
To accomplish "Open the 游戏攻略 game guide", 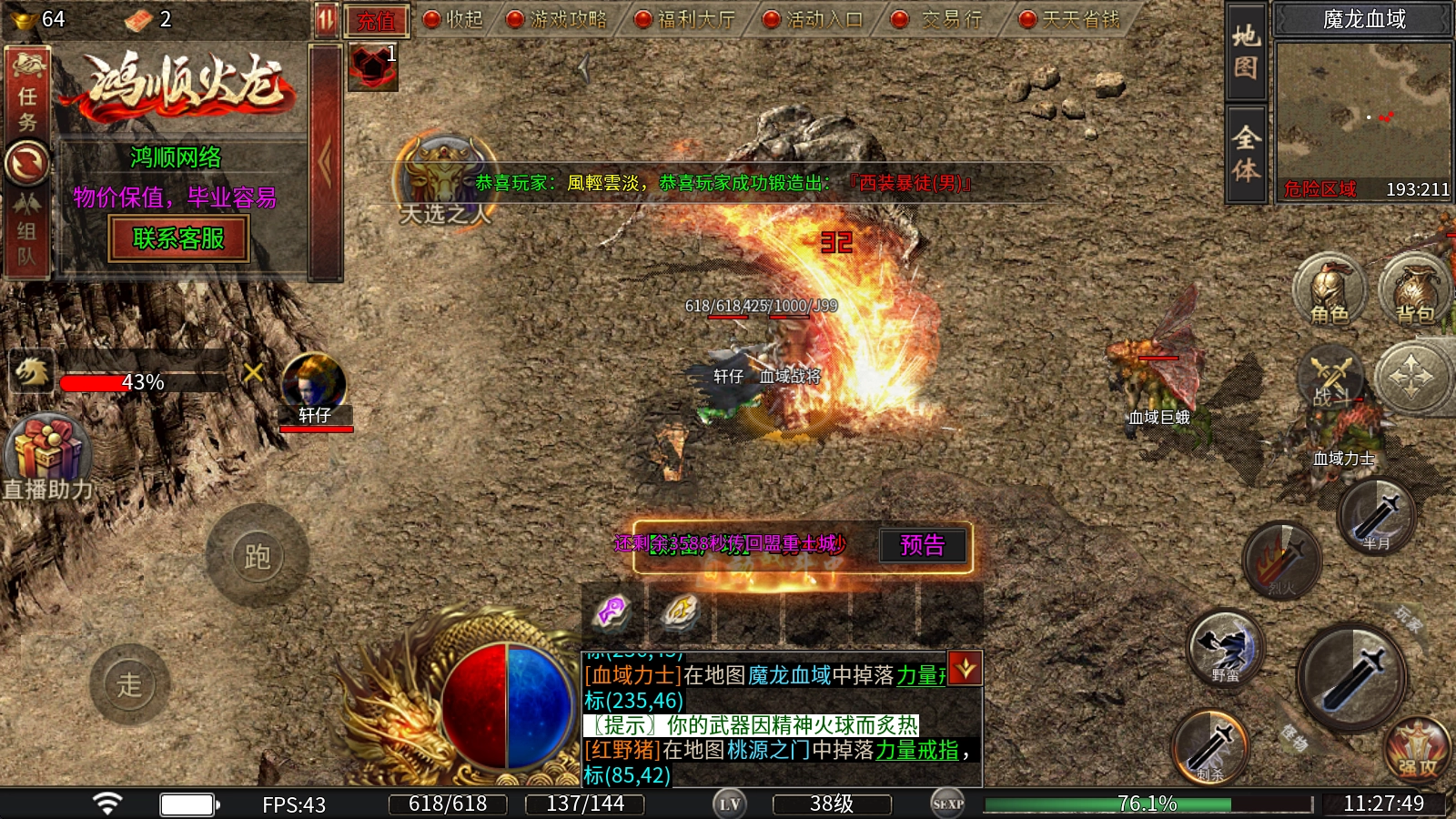I will point(557,19).
